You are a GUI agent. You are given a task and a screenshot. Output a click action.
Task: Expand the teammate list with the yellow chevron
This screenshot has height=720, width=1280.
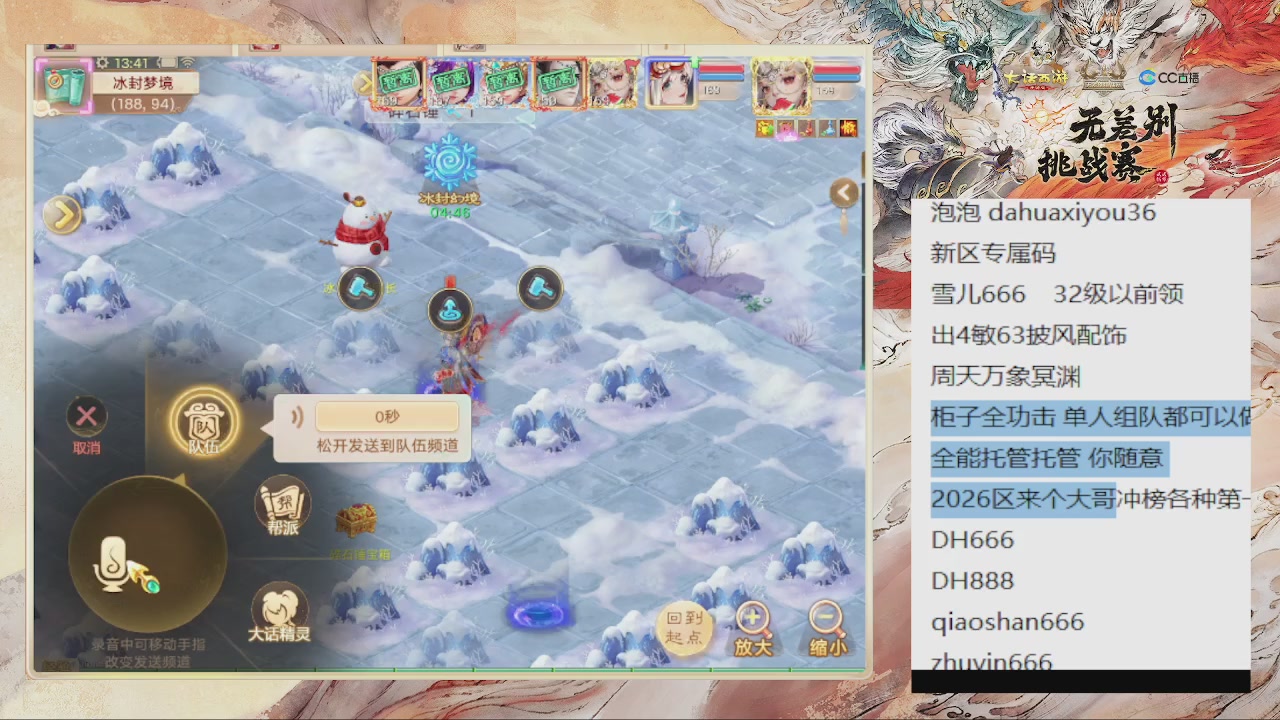coord(363,83)
